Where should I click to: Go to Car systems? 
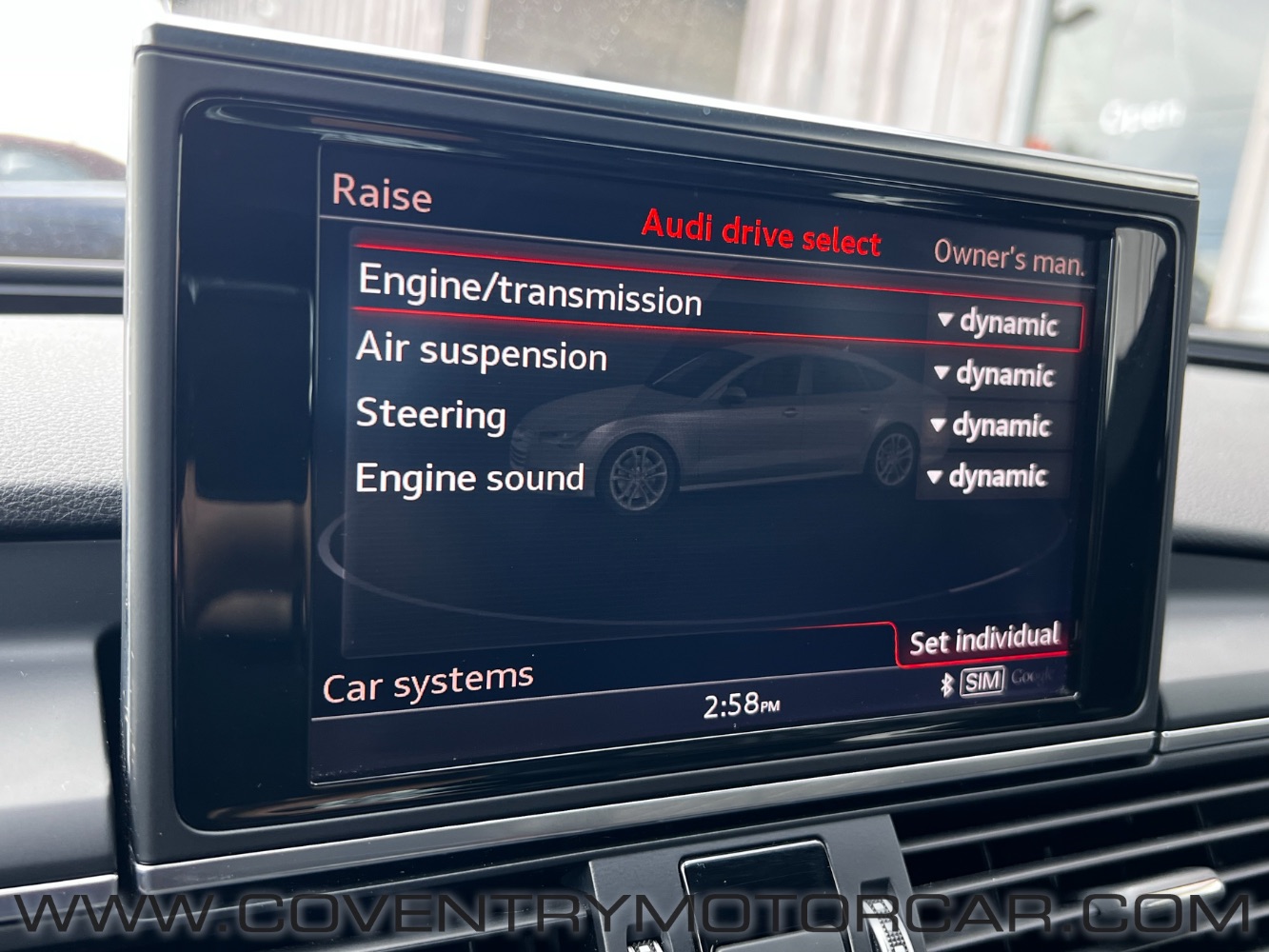coord(427,684)
